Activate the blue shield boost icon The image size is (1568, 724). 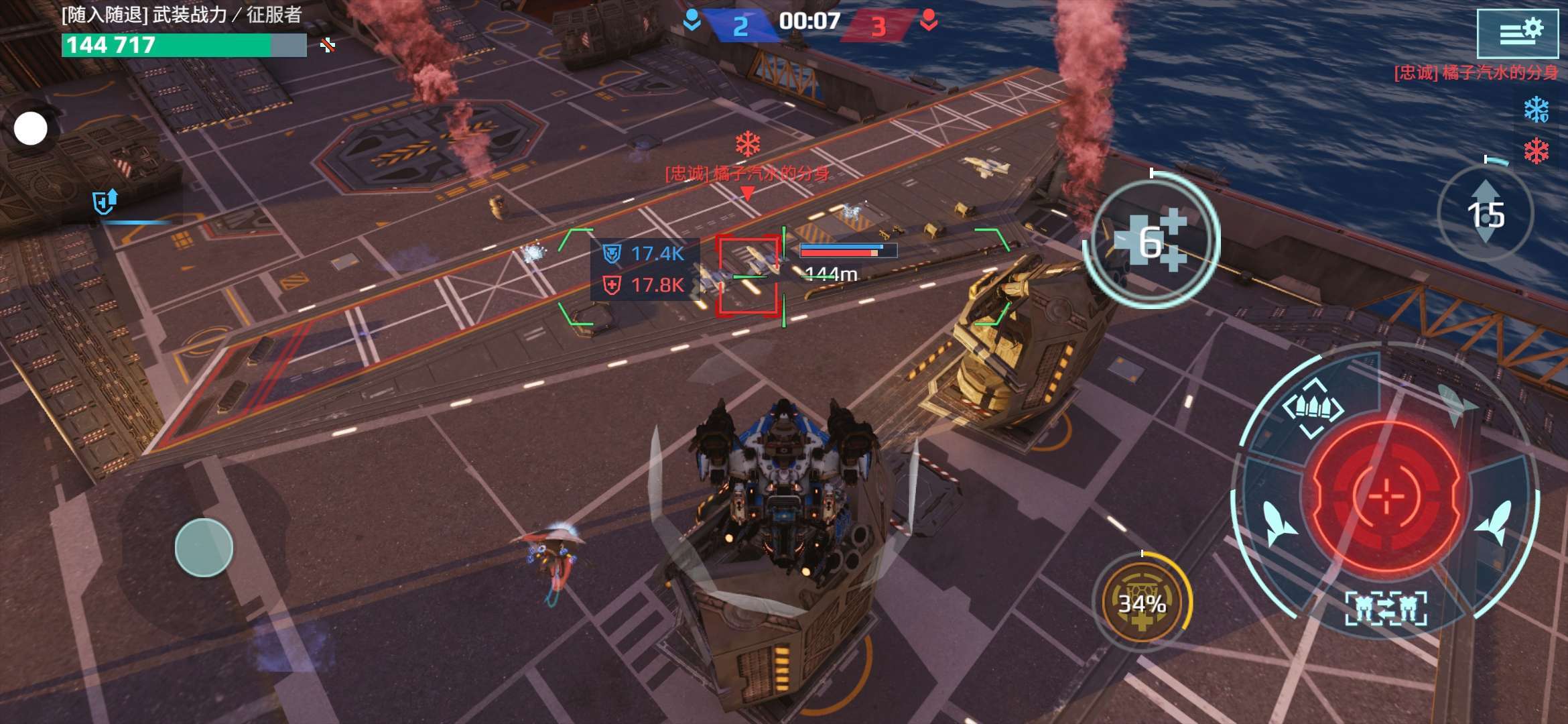pyautogui.click(x=105, y=201)
